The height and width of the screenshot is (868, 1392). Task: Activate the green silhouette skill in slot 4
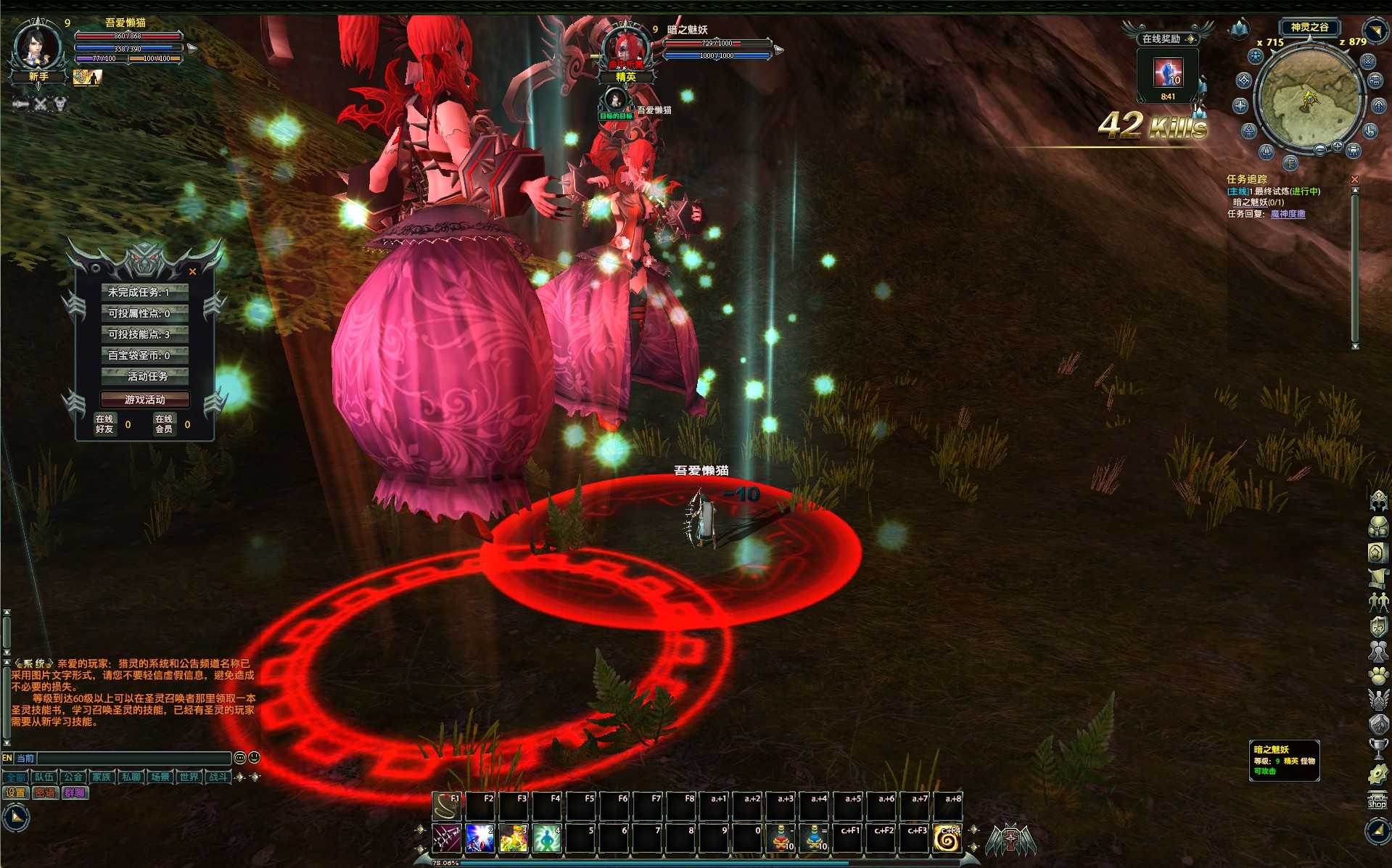(x=547, y=838)
